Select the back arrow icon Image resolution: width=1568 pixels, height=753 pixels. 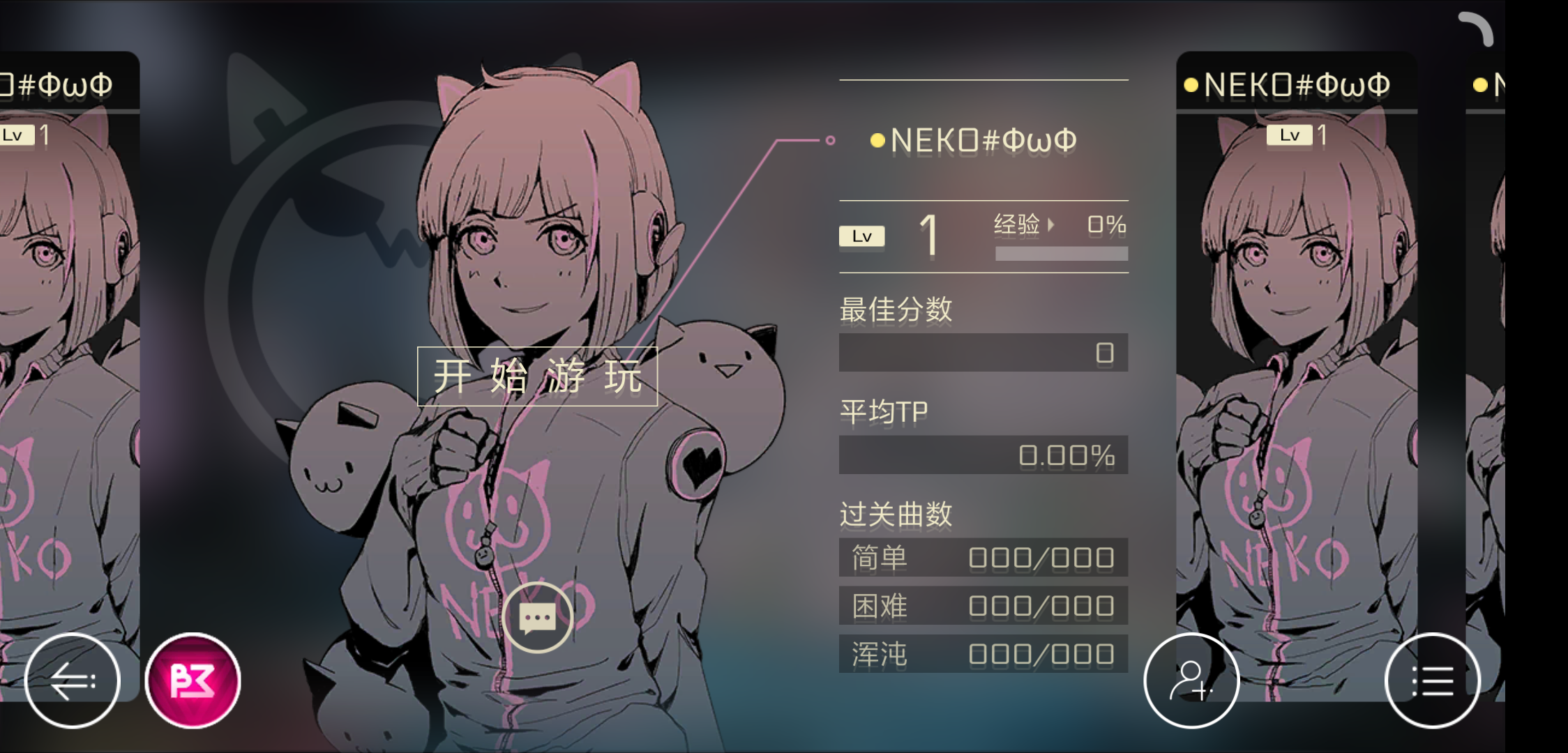tap(72, 681)
